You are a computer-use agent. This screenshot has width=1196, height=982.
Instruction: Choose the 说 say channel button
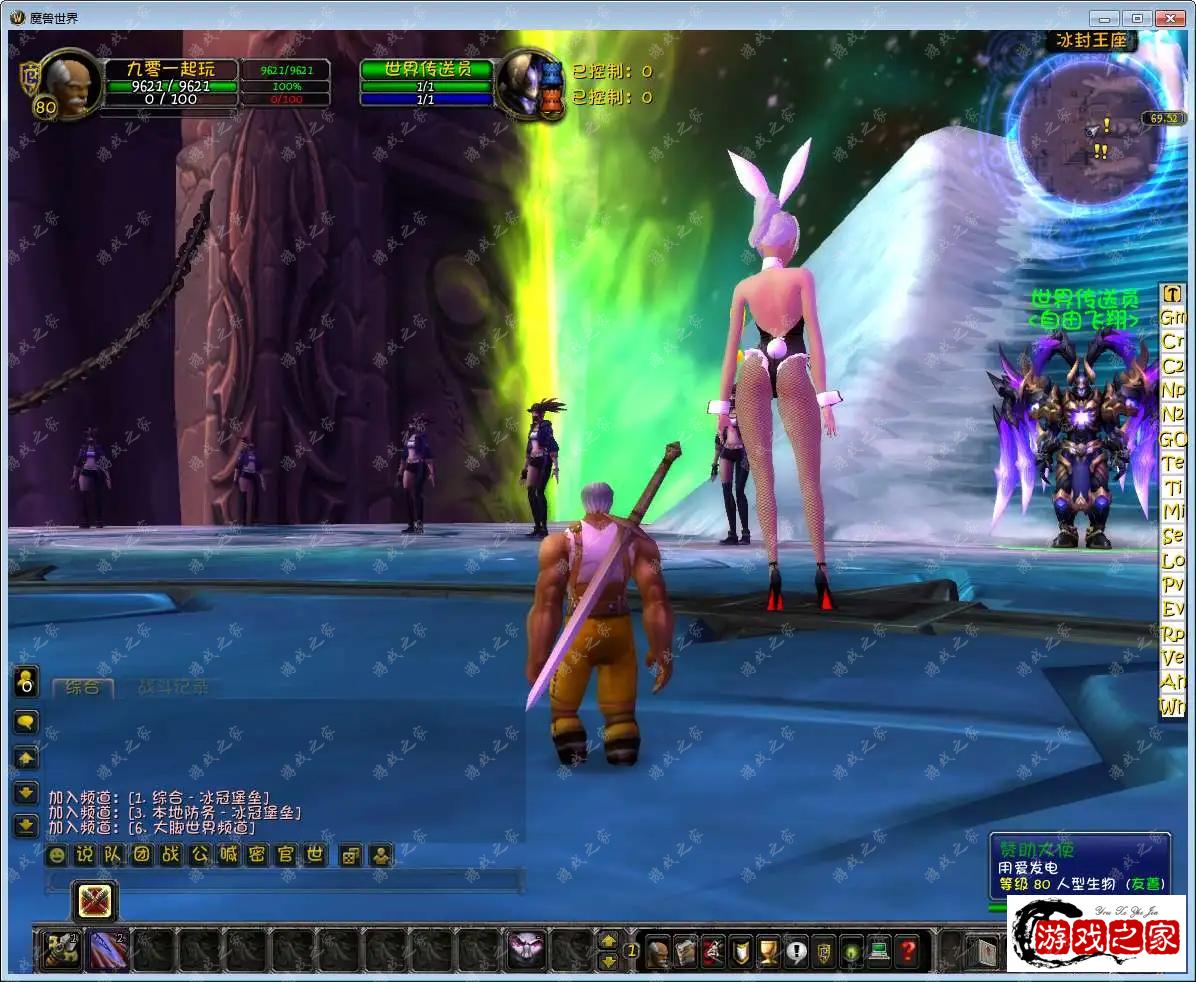pyautogui.click(x=85, y=855)
